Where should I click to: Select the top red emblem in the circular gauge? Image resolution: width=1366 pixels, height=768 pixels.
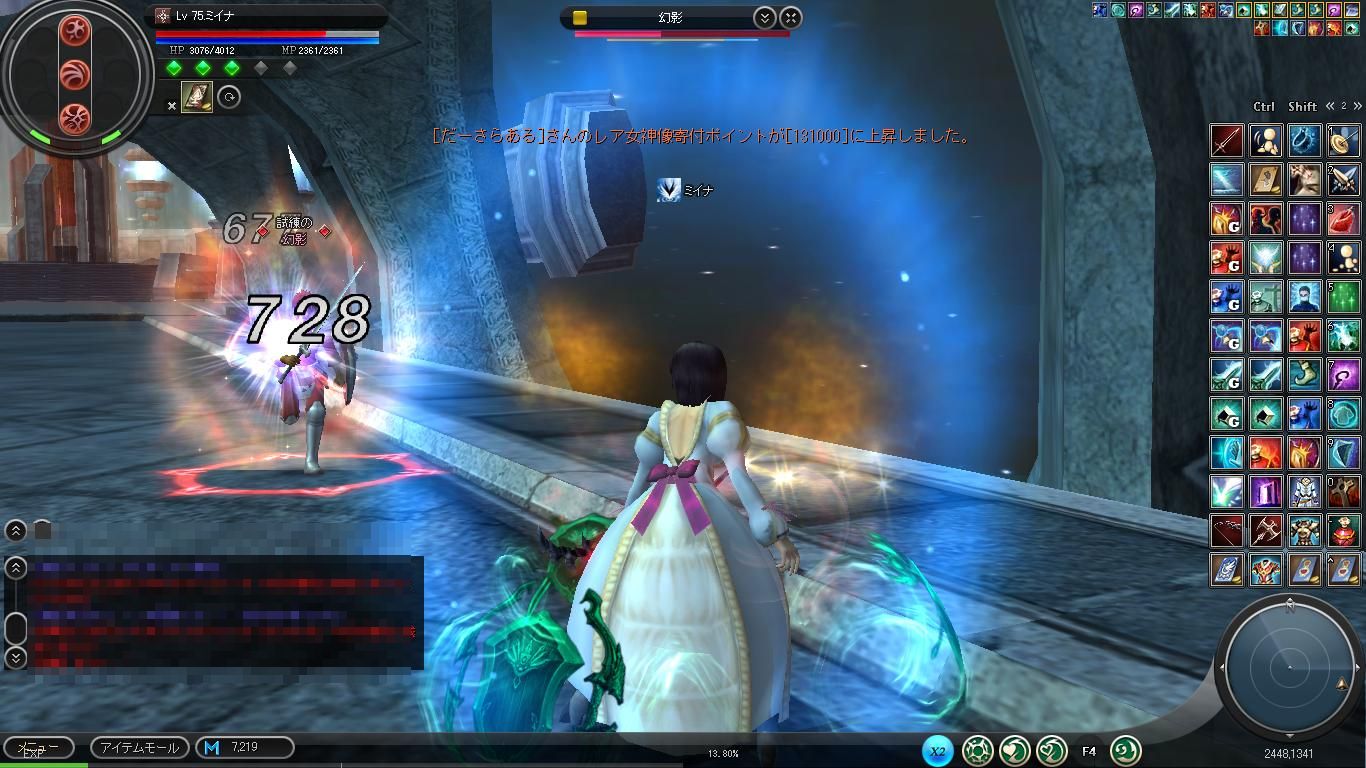[75, 31]
